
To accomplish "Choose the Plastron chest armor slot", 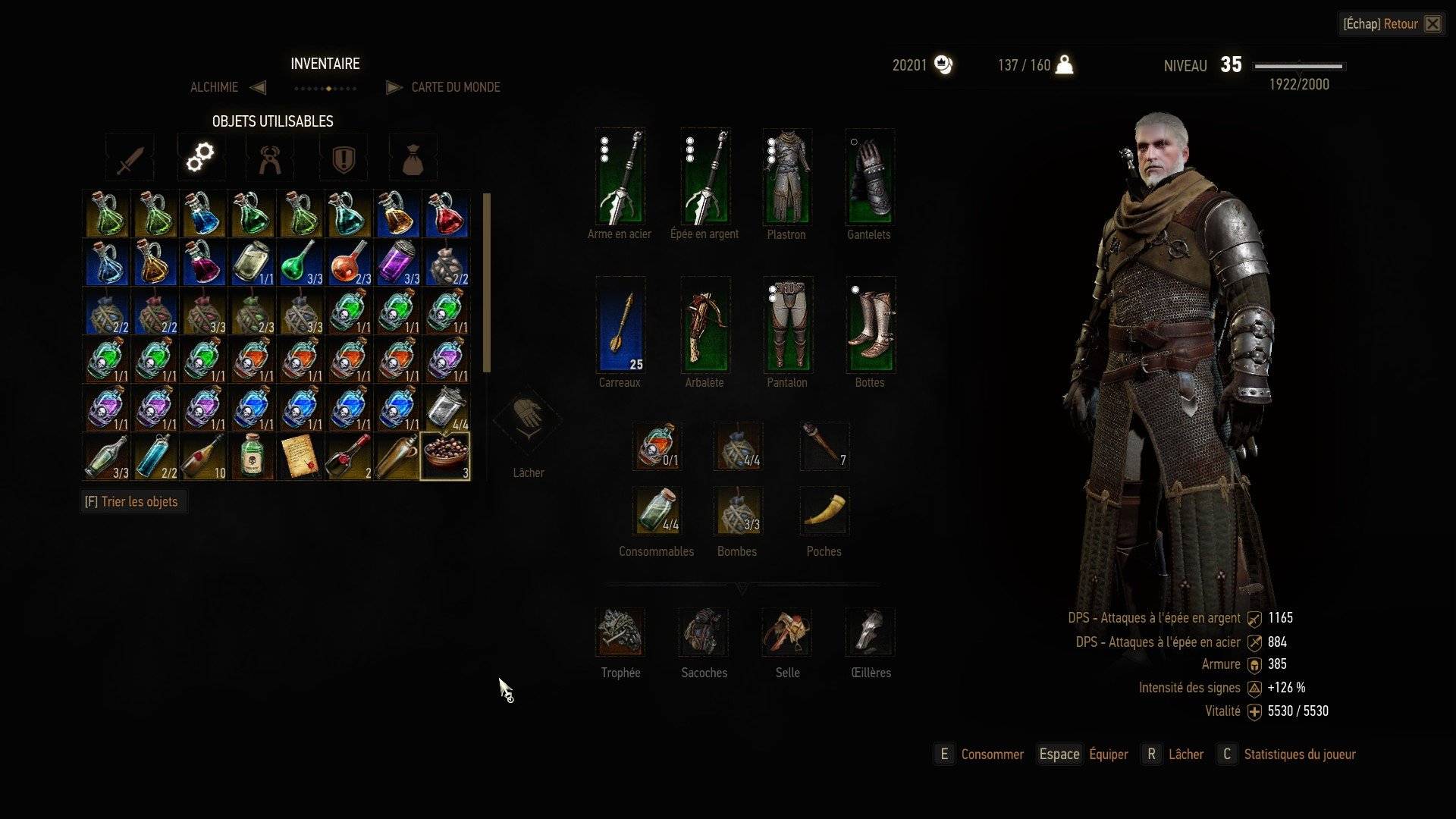I will [x=786, y=177].
